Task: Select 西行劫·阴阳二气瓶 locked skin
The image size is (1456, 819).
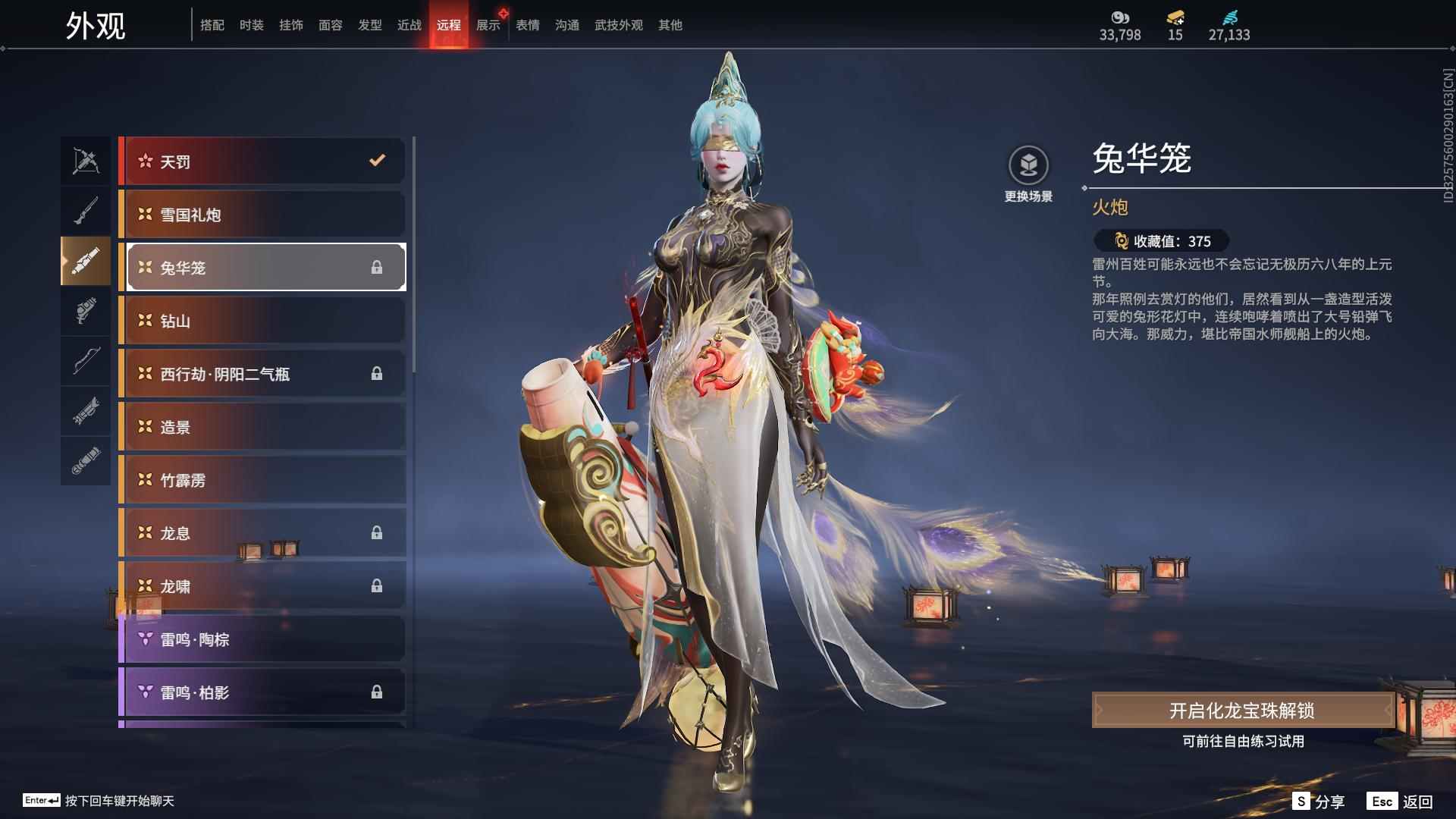Action: (262, 374)
